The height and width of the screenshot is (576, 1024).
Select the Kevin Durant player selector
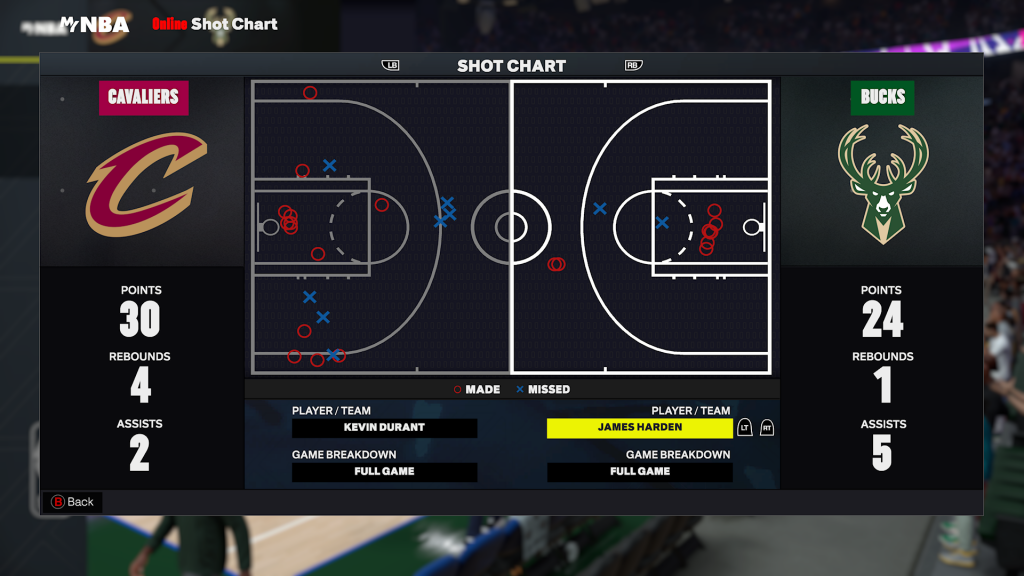384,428
